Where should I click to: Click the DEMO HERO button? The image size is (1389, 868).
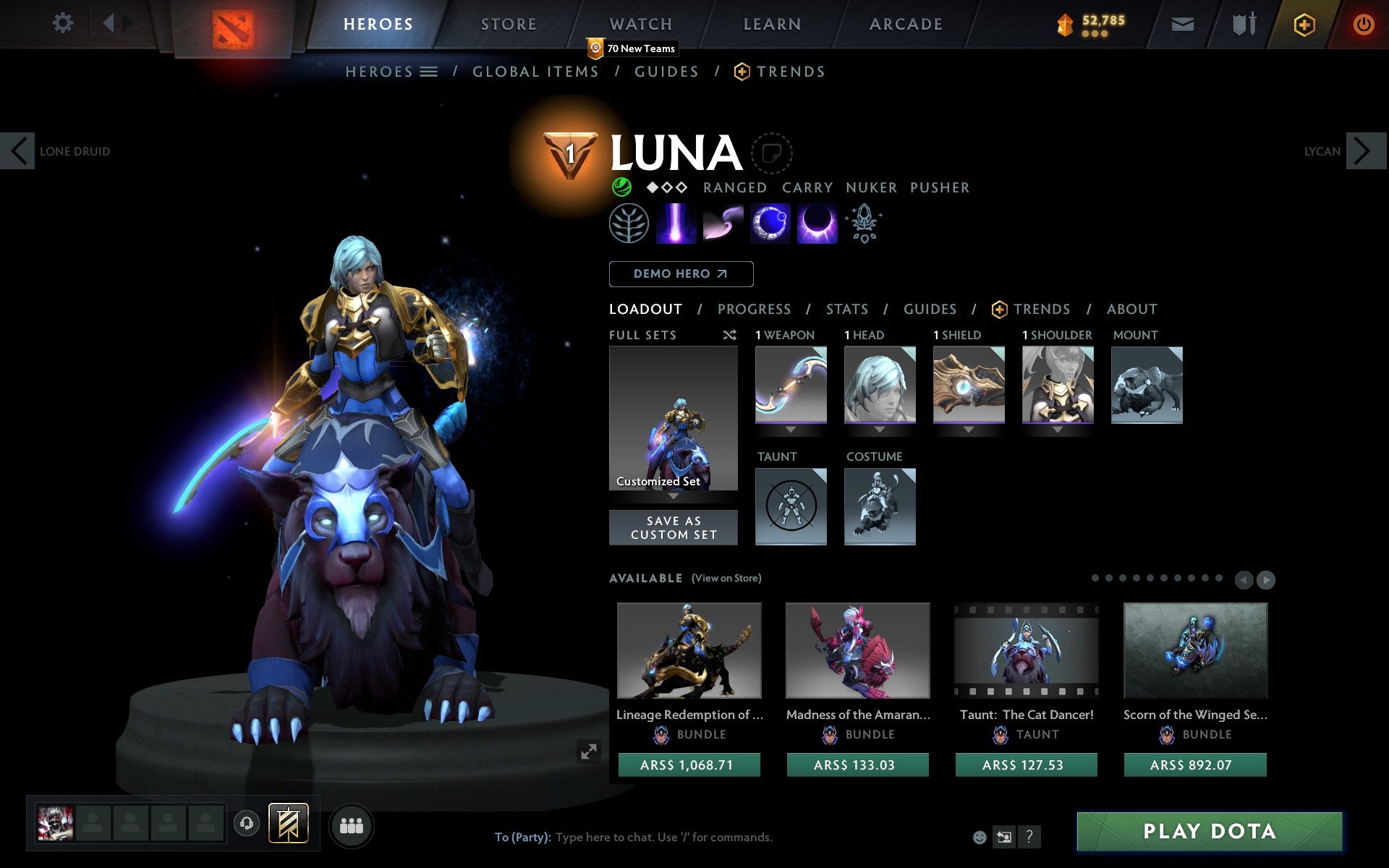coord(681,274)
